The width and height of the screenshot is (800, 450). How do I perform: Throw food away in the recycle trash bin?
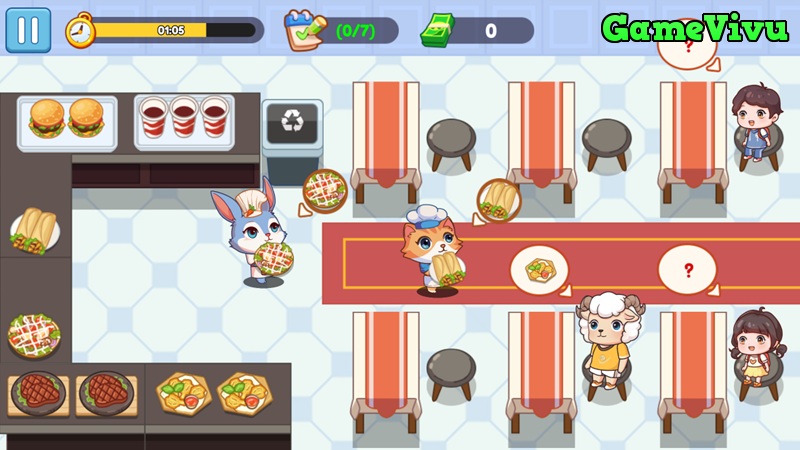coord(292,123)
